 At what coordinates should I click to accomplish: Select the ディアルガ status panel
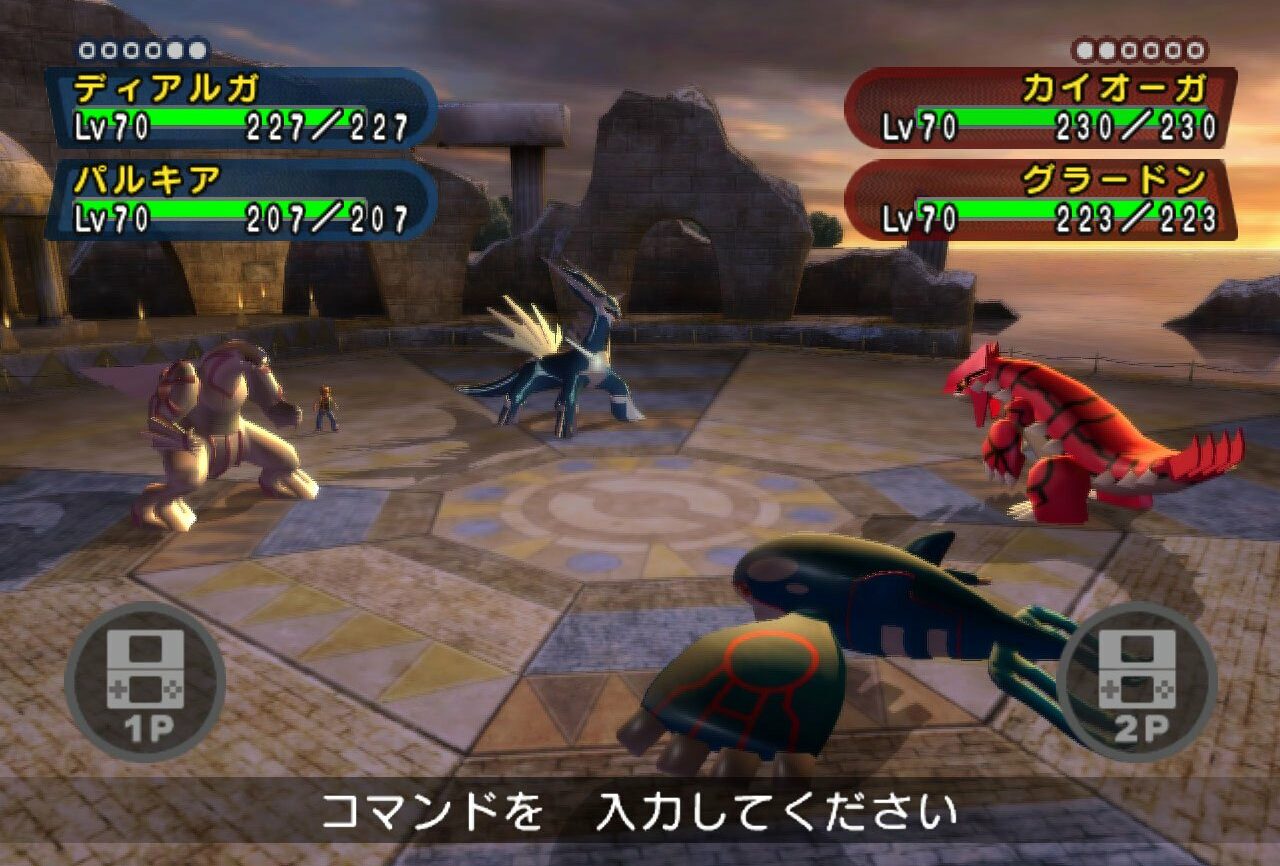pyautogui.click(x=242, y=109)
